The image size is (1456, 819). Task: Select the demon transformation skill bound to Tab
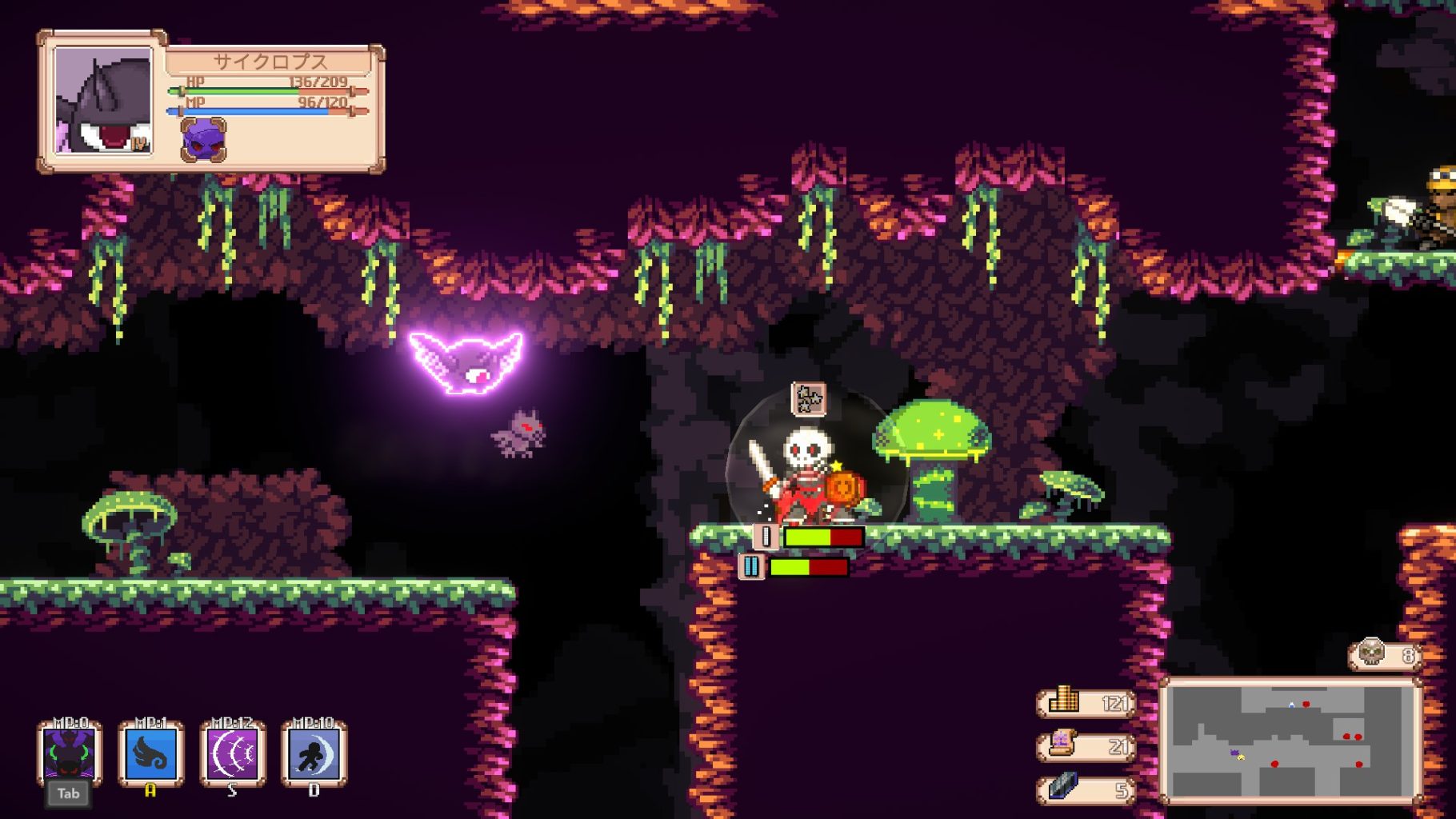(68, 756)
